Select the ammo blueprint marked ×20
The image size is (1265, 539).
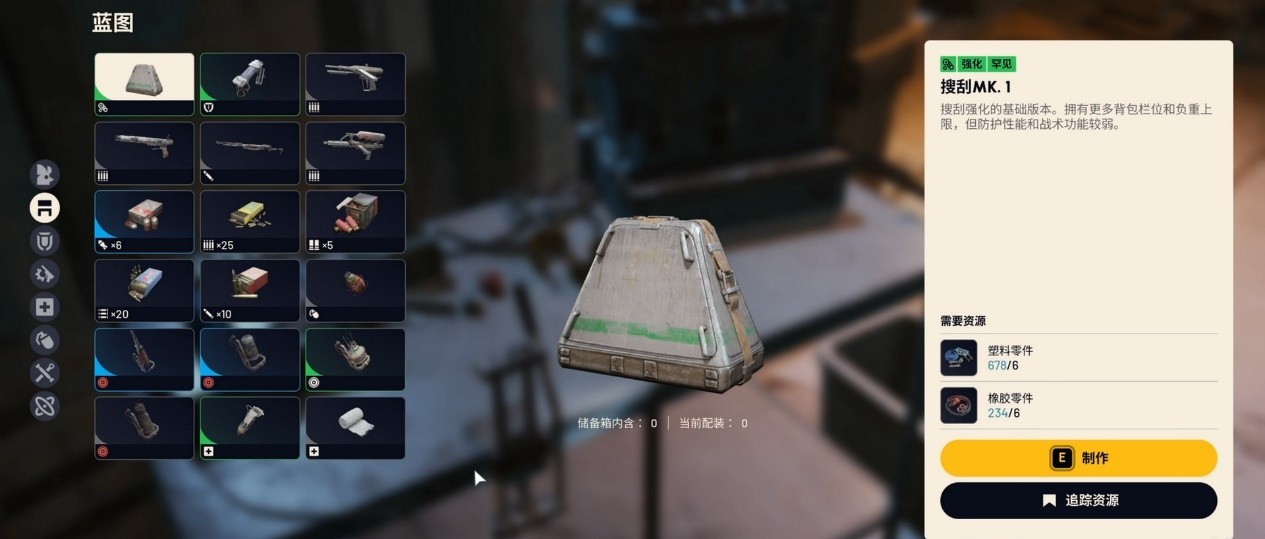145,290
